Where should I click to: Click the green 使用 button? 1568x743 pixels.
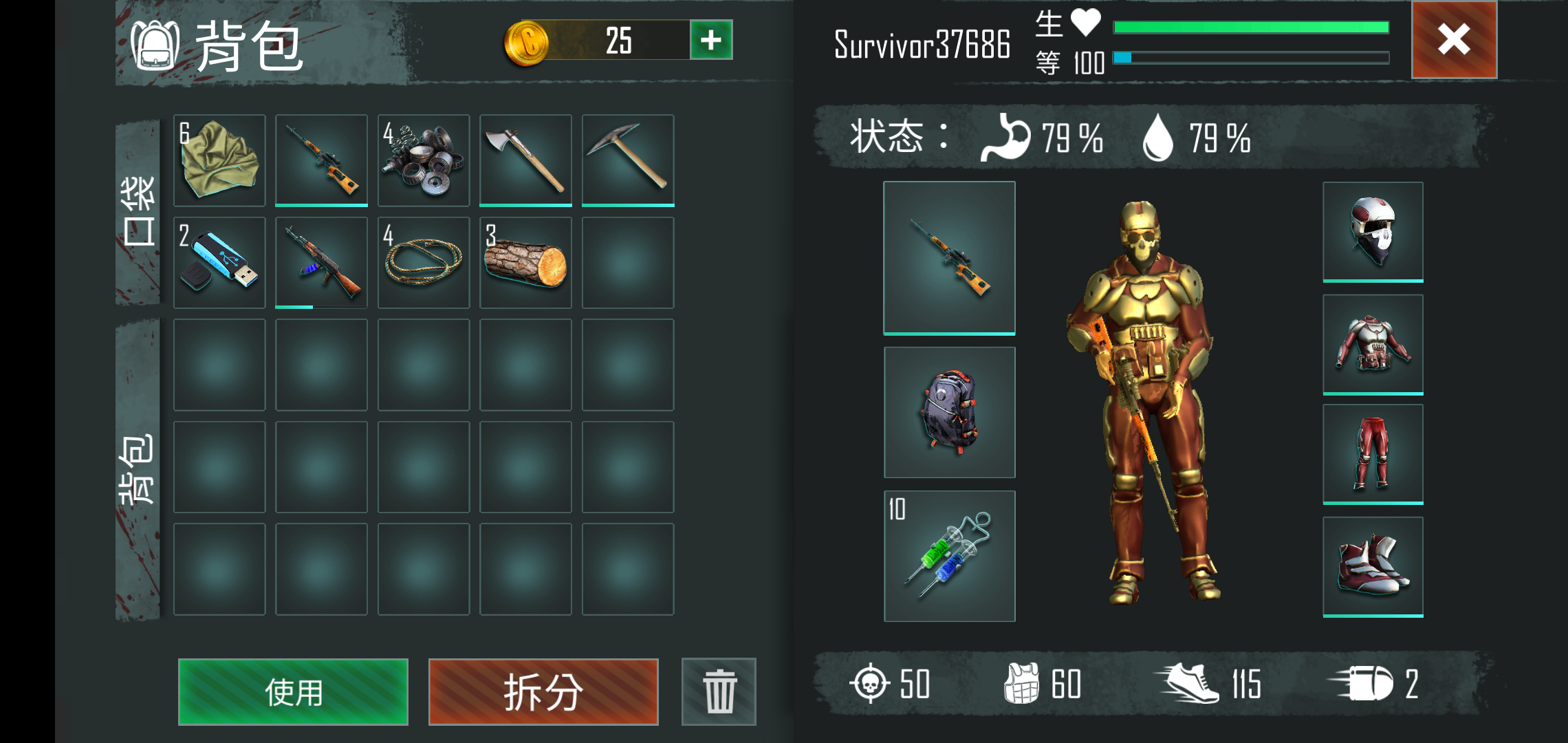(x=293, y=691)
